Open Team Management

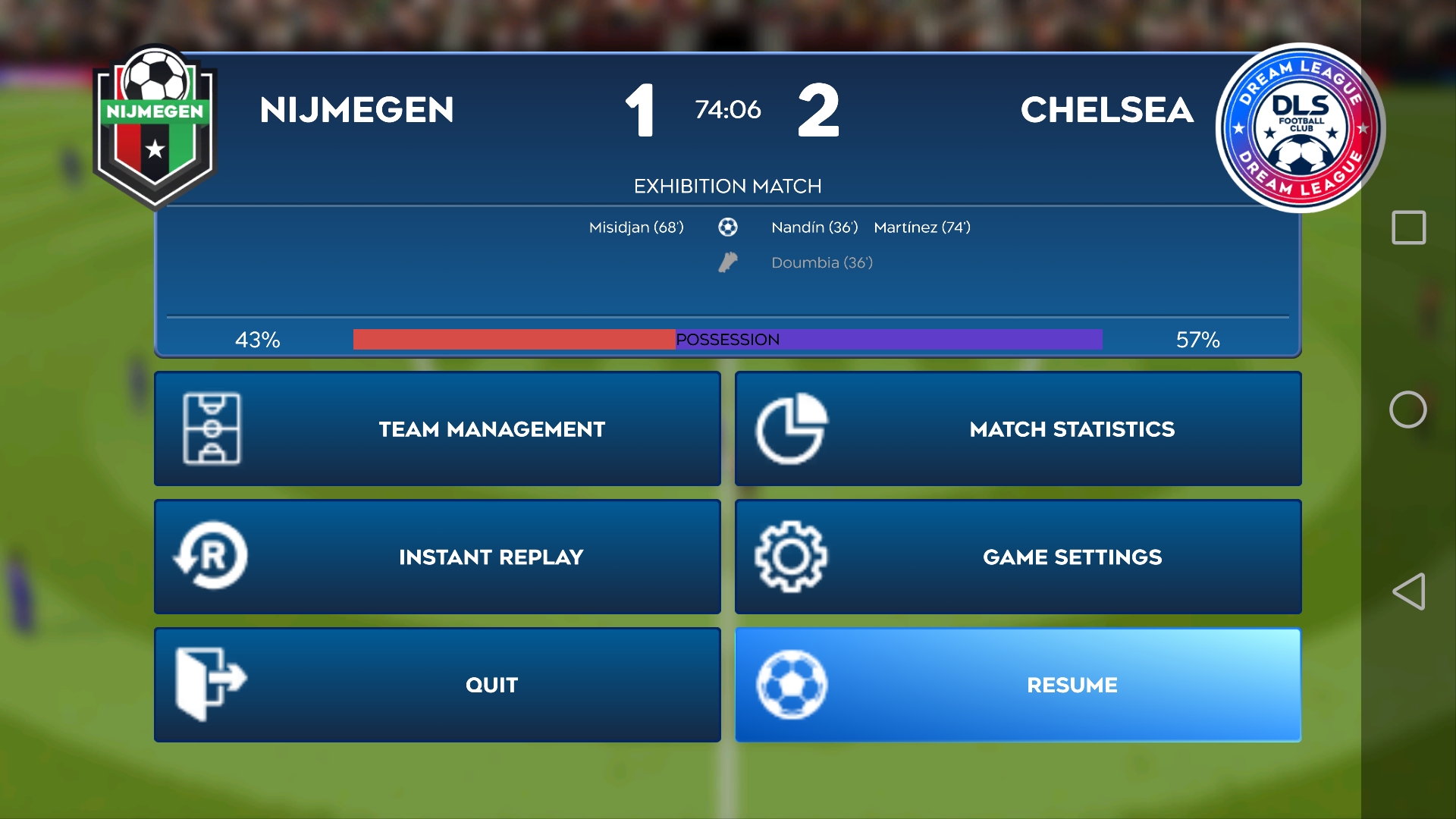tap(438, 429)
